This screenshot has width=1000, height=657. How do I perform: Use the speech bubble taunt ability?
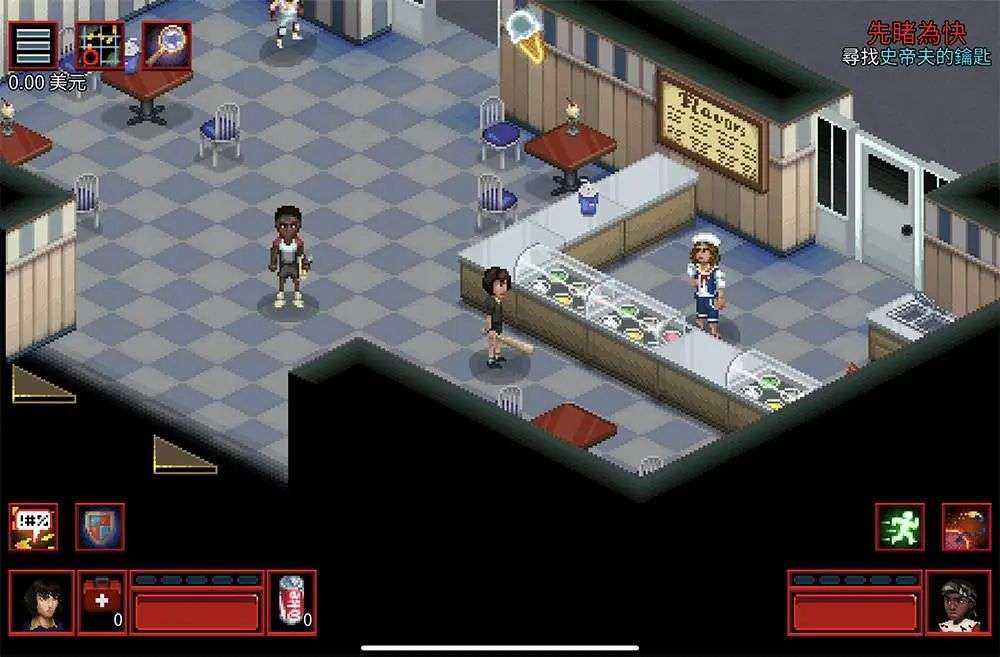(x=34, y=527)
